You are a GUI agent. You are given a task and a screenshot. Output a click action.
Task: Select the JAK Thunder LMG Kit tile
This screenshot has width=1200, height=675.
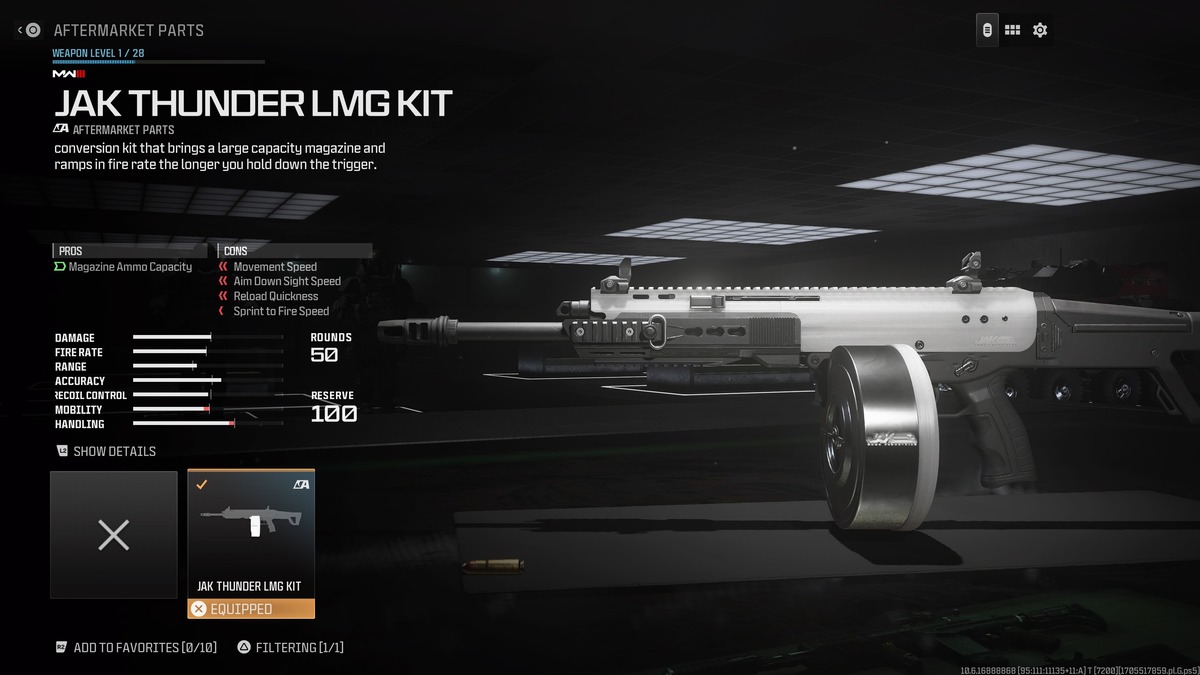click(x=250, y=535)
